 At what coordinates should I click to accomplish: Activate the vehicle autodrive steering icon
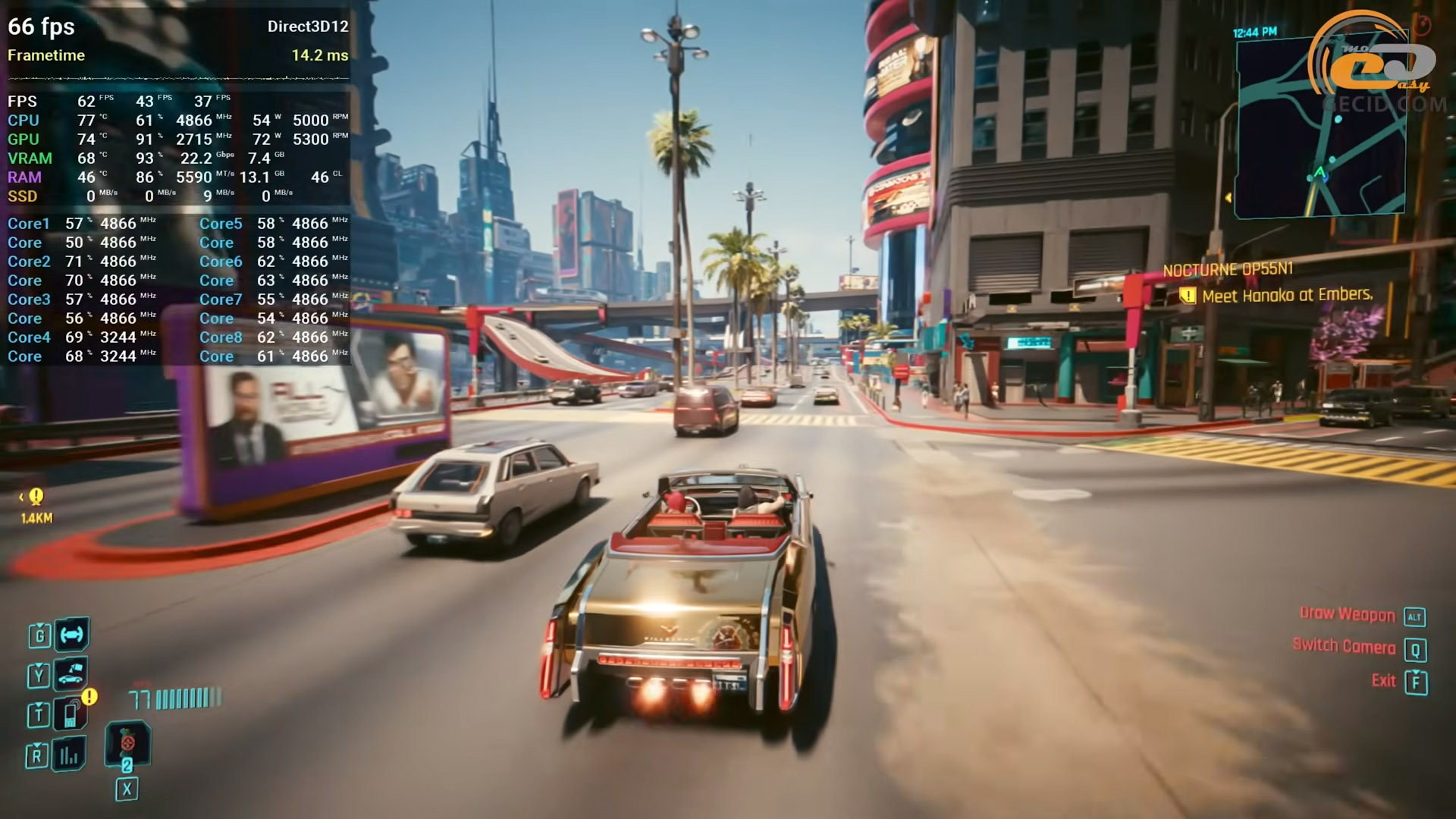(72, 635)
